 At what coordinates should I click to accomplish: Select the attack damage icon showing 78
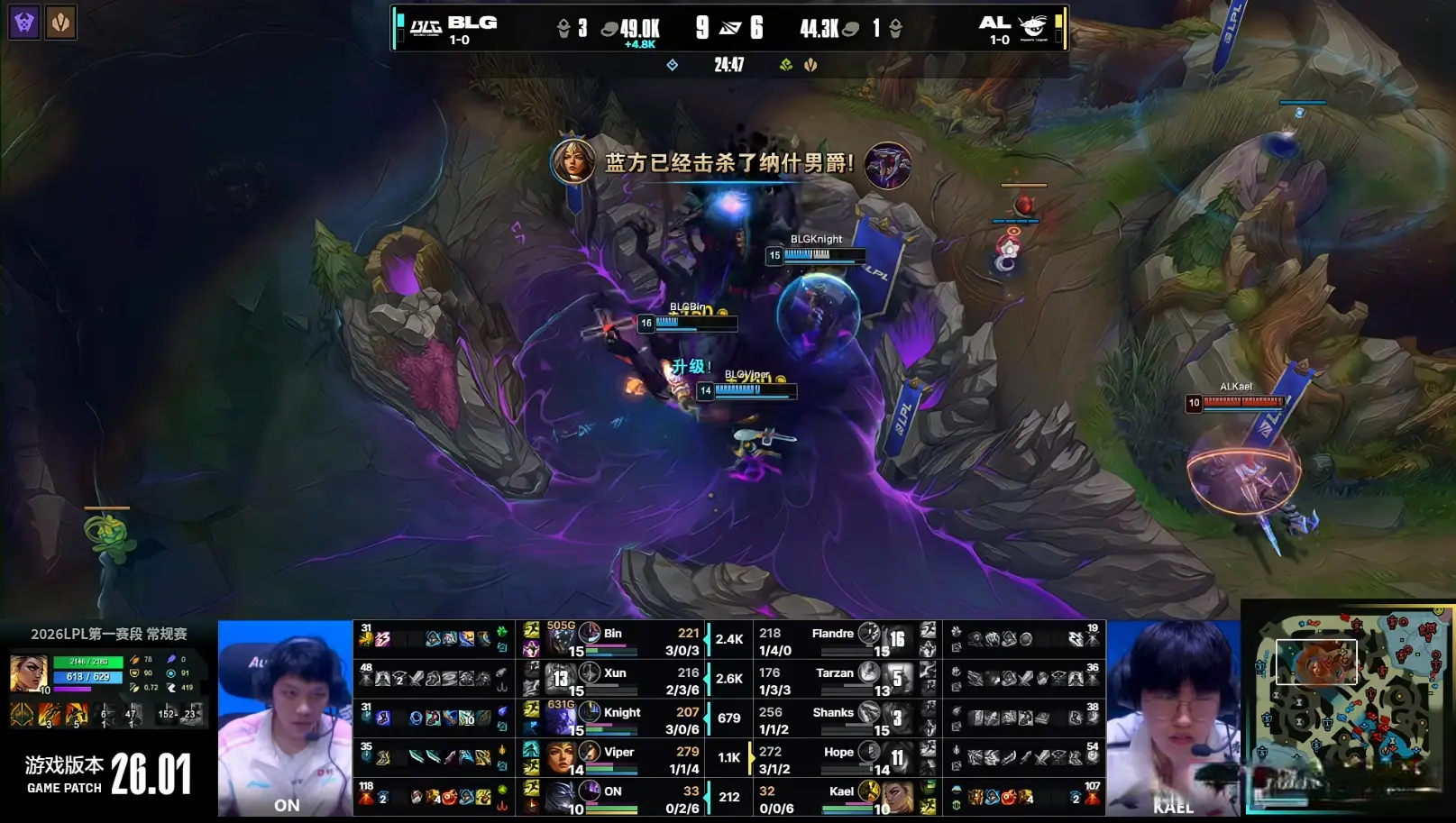pyautogui.click(x=135, y=659)
